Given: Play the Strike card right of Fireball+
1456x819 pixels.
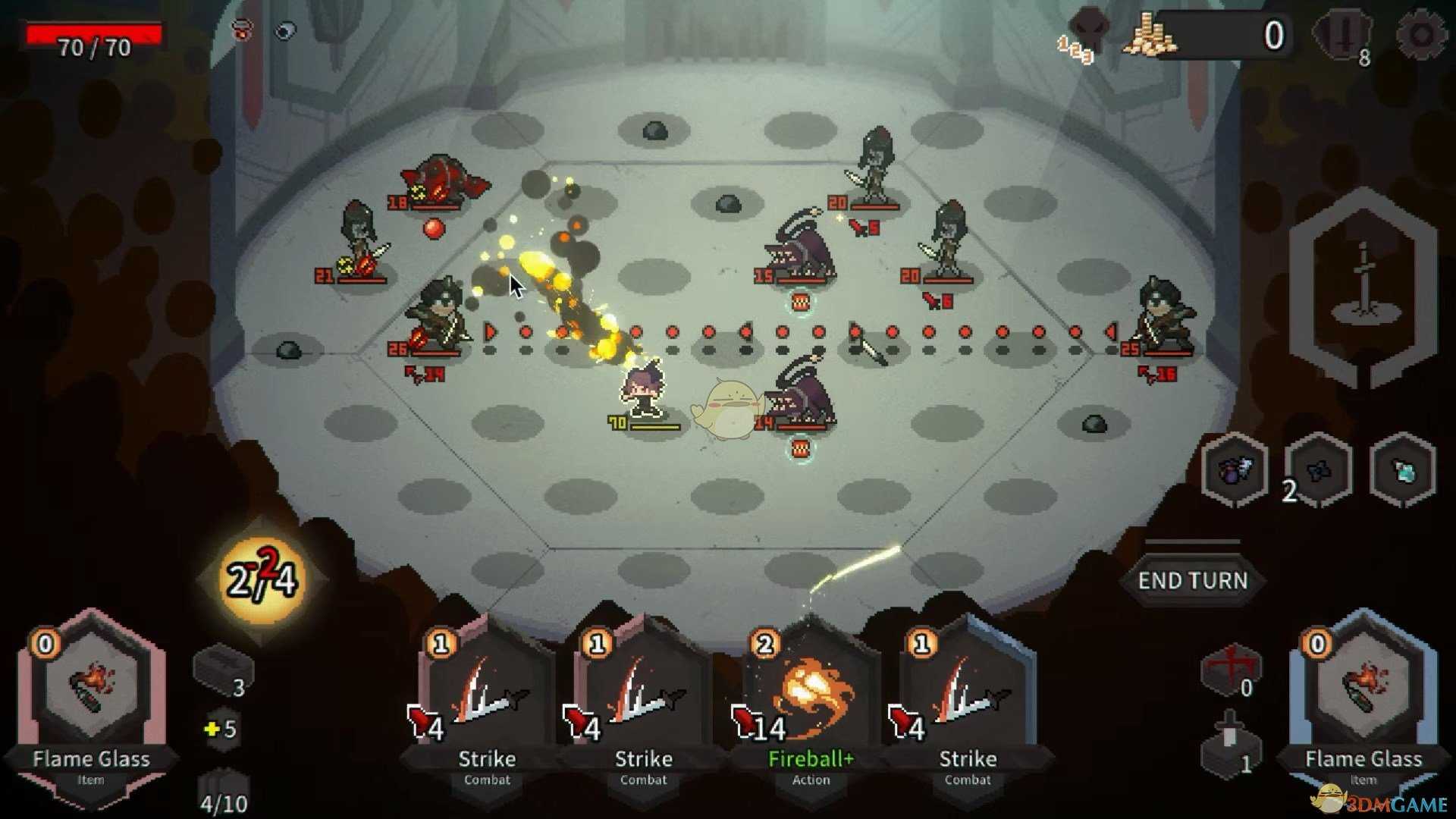Looking at the screenshot, I should click(966, 705).
